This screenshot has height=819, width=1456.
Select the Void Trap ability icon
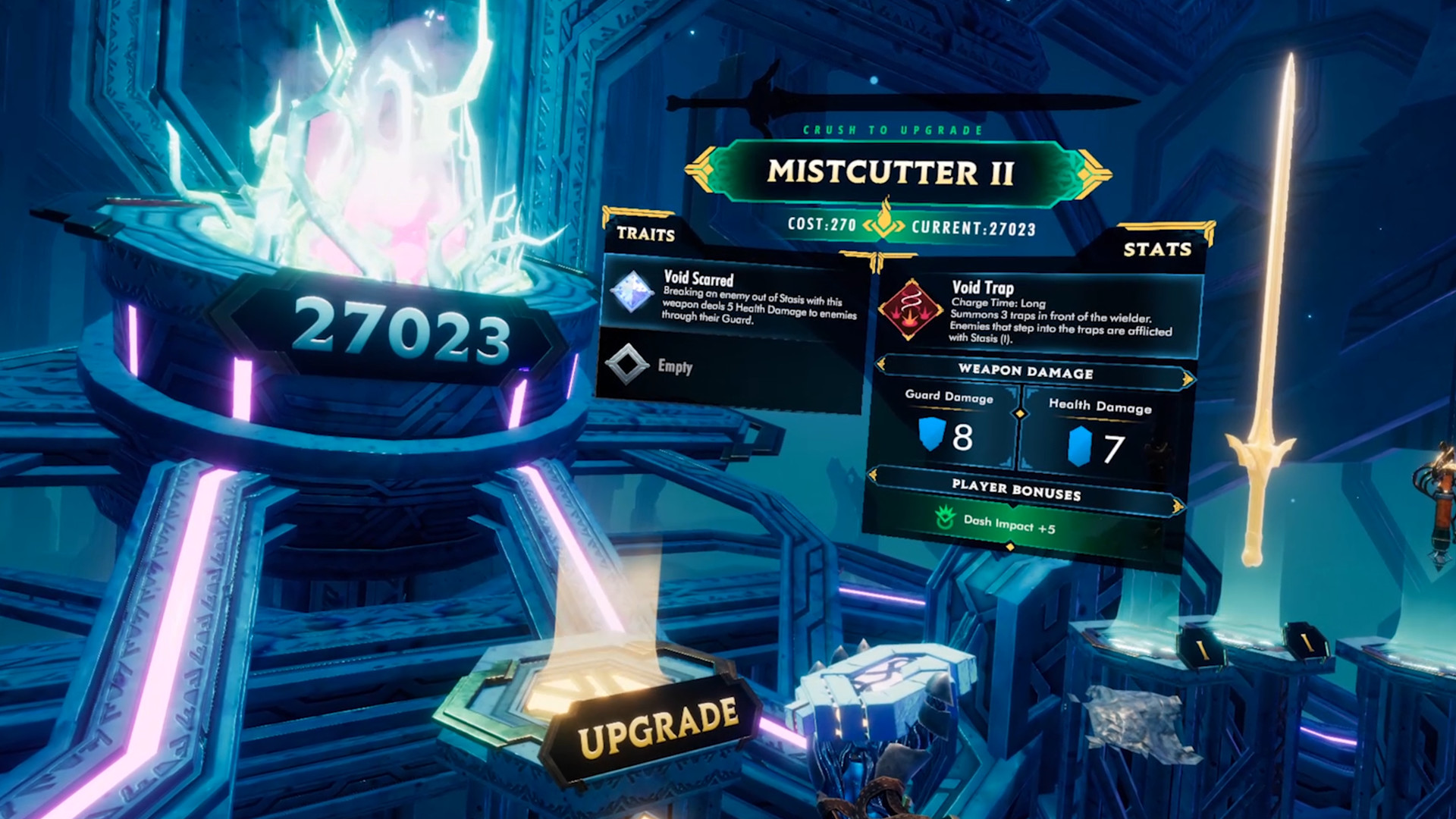pyautogui.click(x=910, y=309)
